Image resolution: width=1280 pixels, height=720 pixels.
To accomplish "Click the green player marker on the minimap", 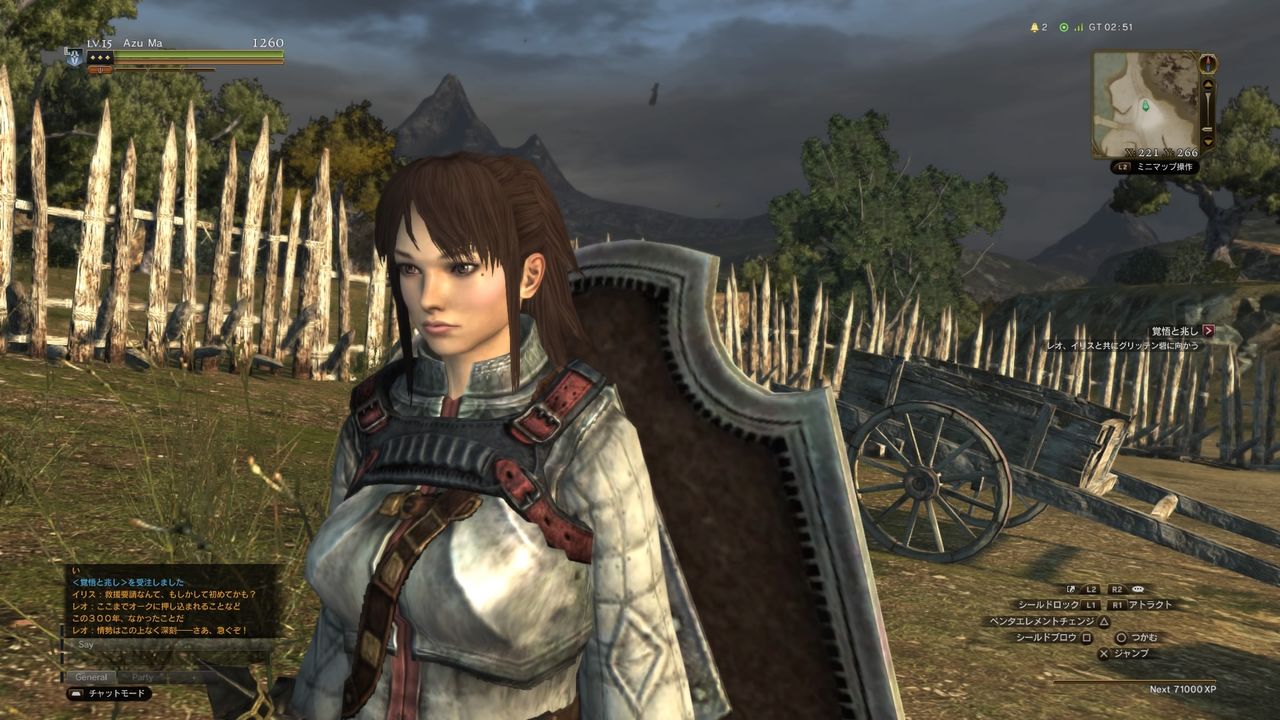I will point(1145,106).
